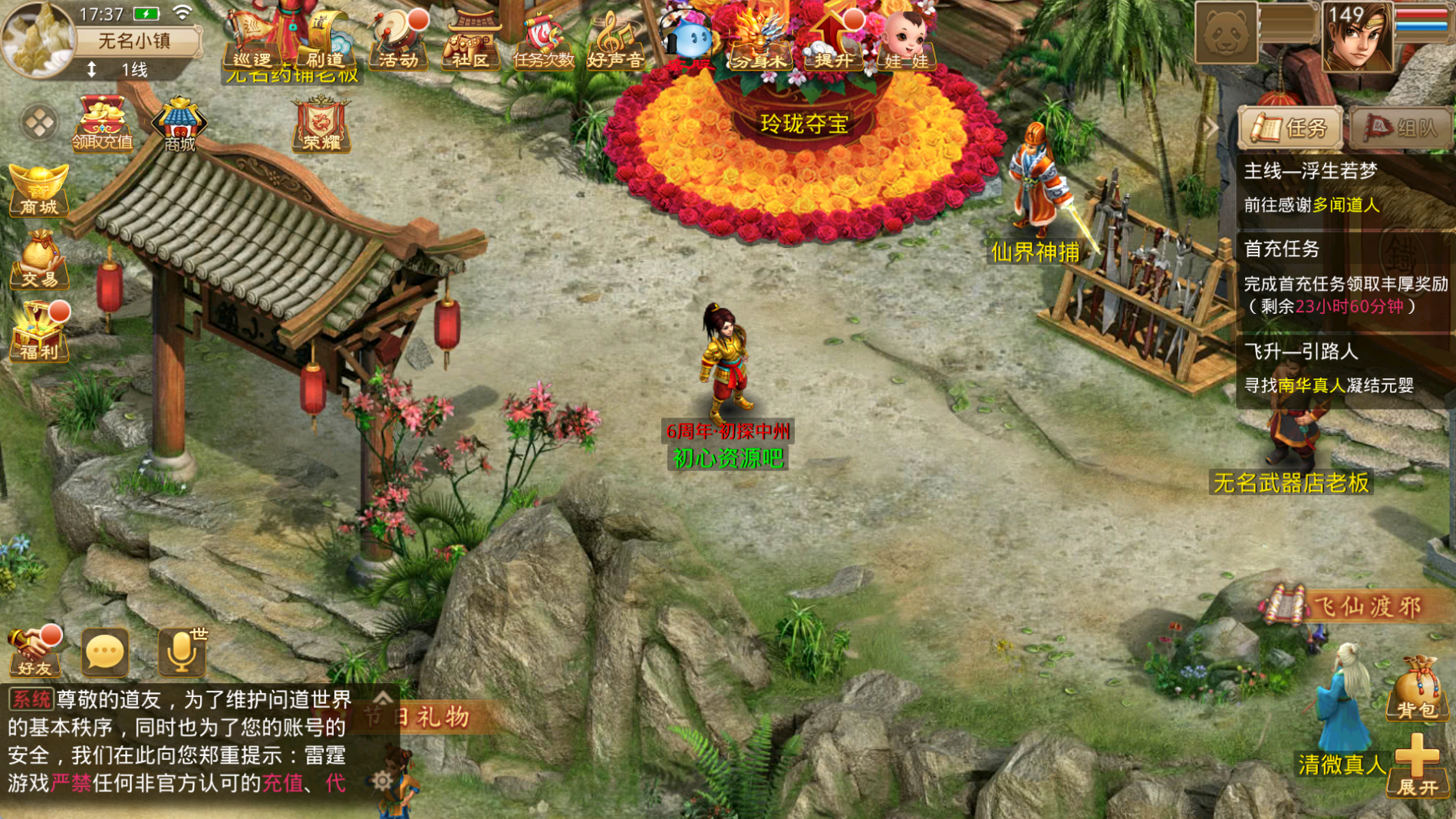Activate the world voice microphone button
The image size is (1456, 819).
pyautogui.click(x=182, y=651)
